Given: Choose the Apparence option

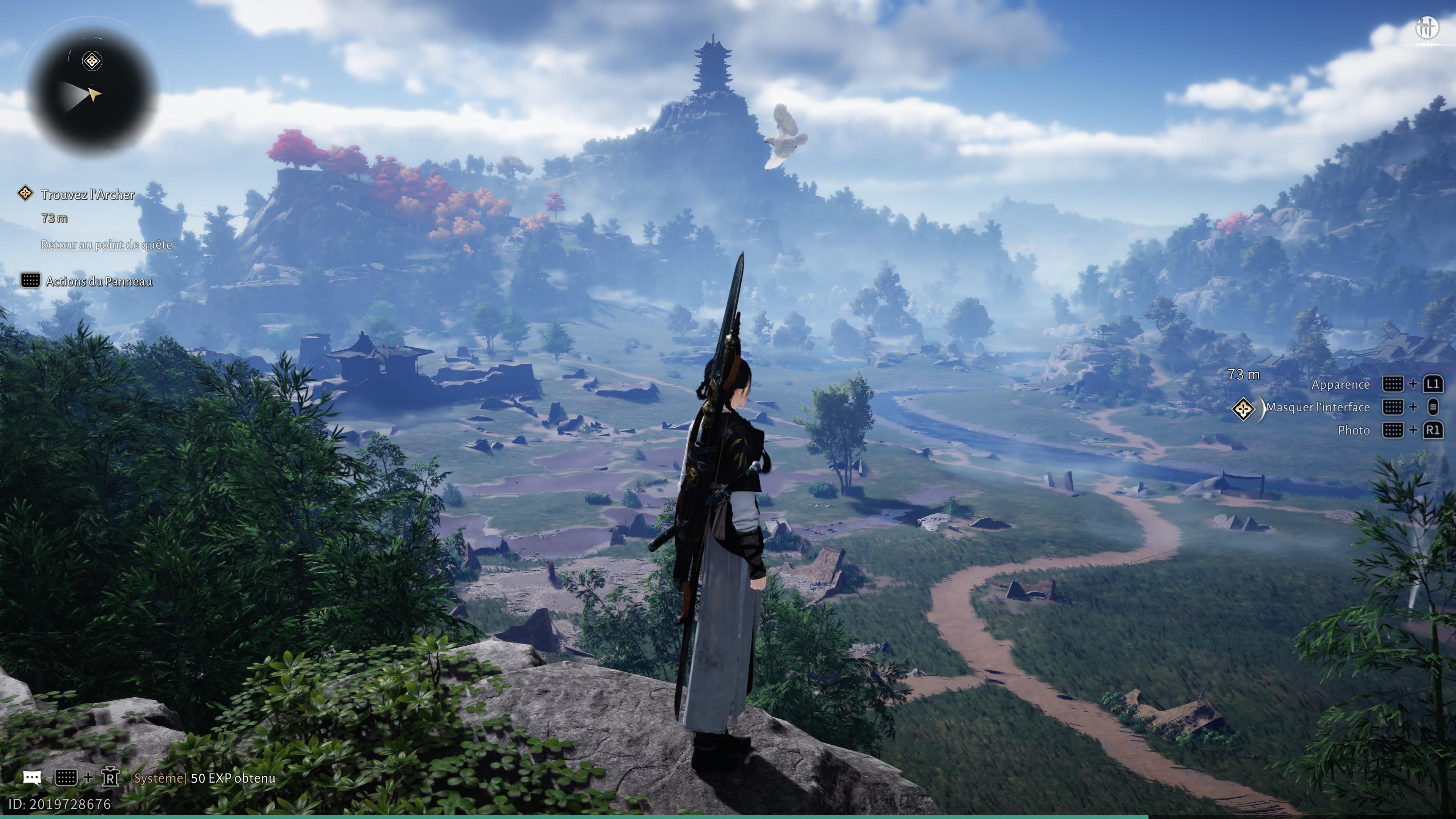Looking at the screenshot, I should pyautogui.click(x=1340, y=384).
